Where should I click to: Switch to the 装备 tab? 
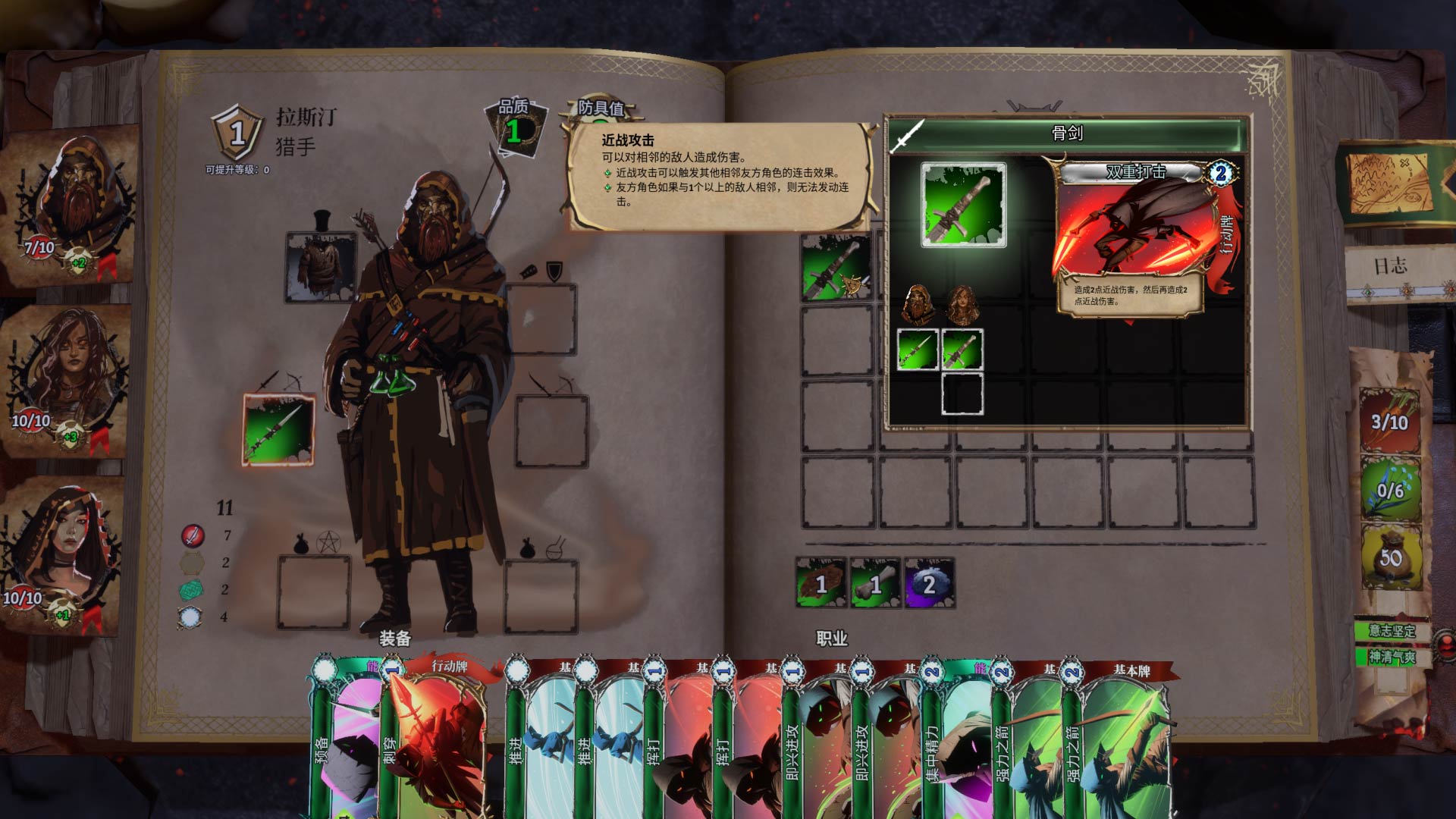coord(394,639)
